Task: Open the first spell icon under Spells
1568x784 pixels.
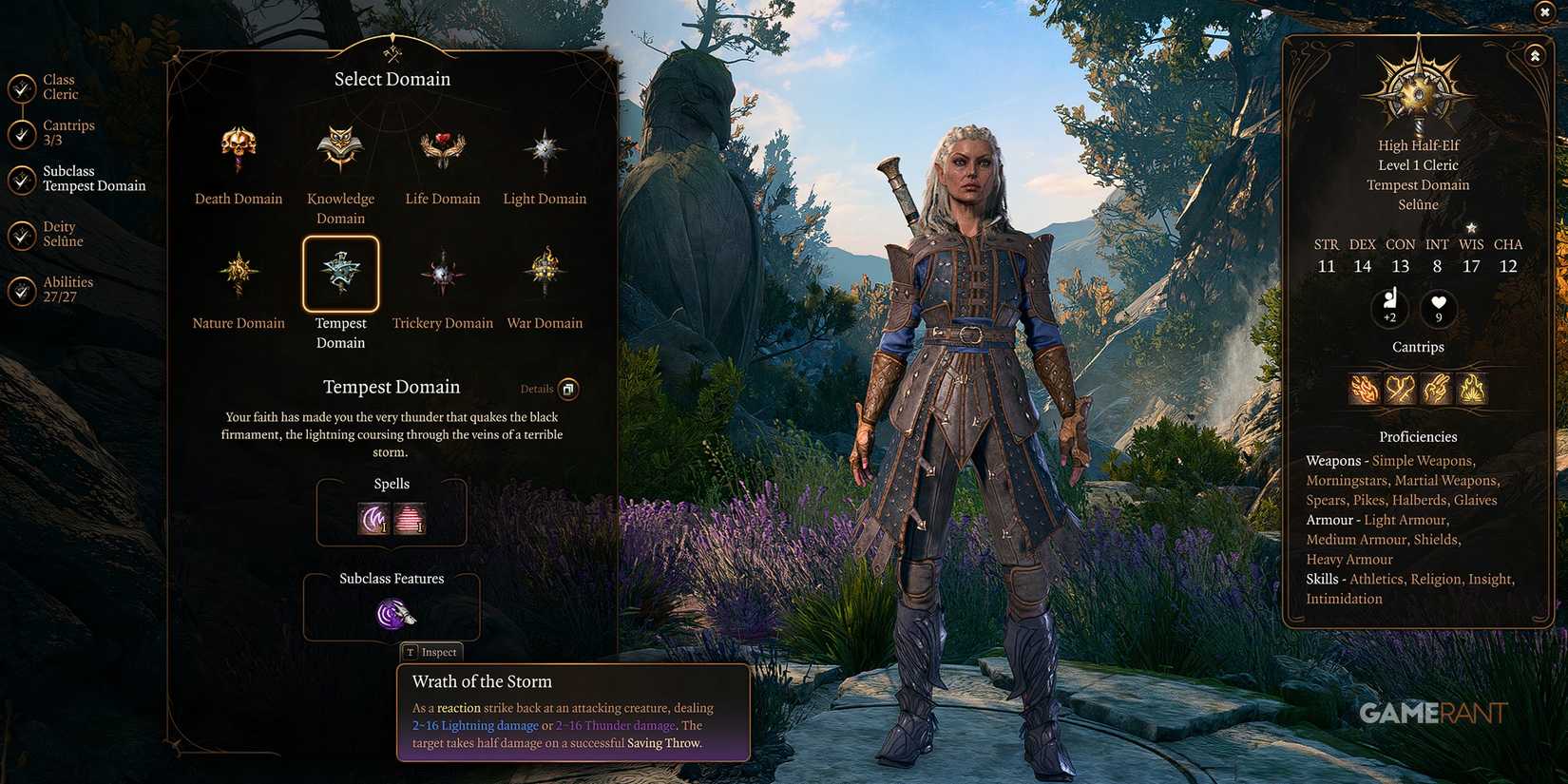Action: (x=372, y=519)
